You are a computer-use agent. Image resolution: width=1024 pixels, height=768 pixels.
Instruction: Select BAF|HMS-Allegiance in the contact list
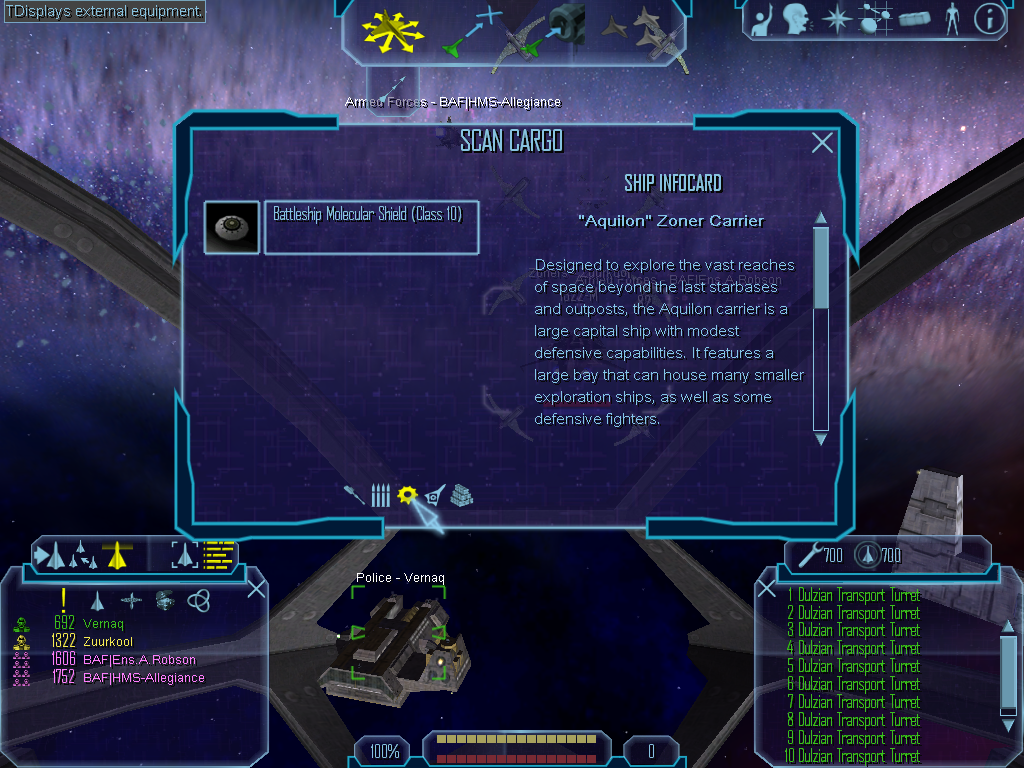tap(143, 677)
